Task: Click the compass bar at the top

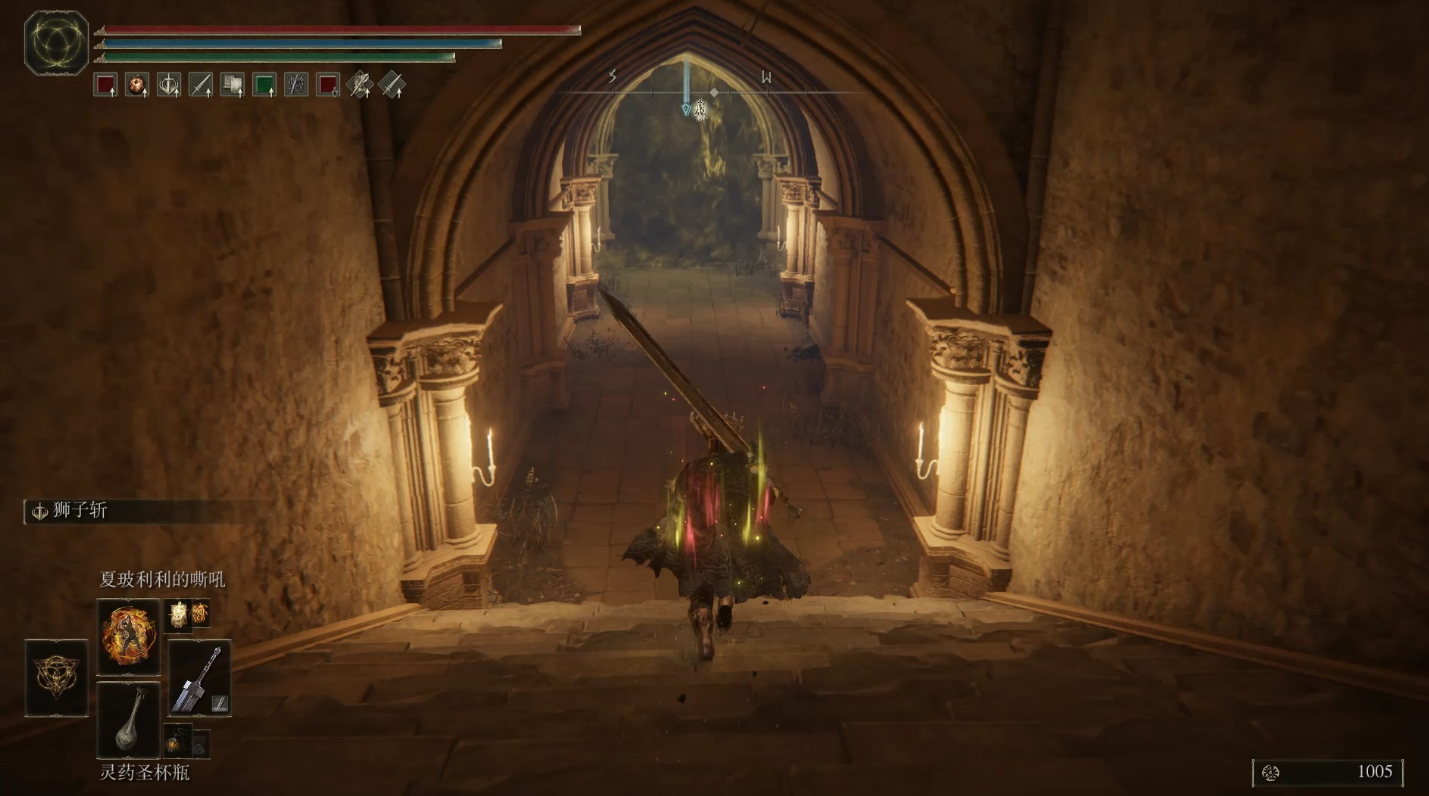Action: point(712,92)
